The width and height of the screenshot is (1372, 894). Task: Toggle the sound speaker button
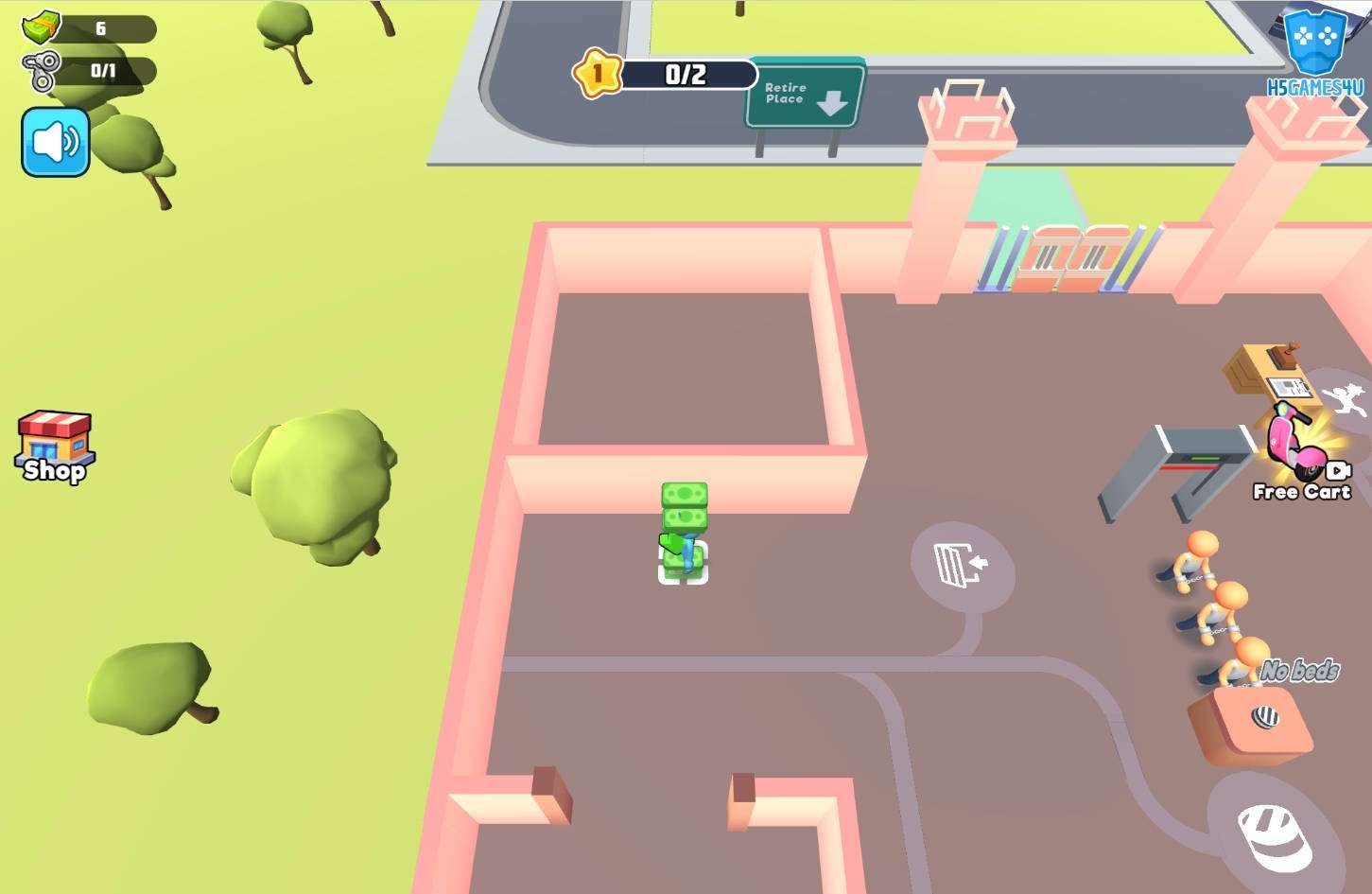pyautogui.click(x=56, y=142)
